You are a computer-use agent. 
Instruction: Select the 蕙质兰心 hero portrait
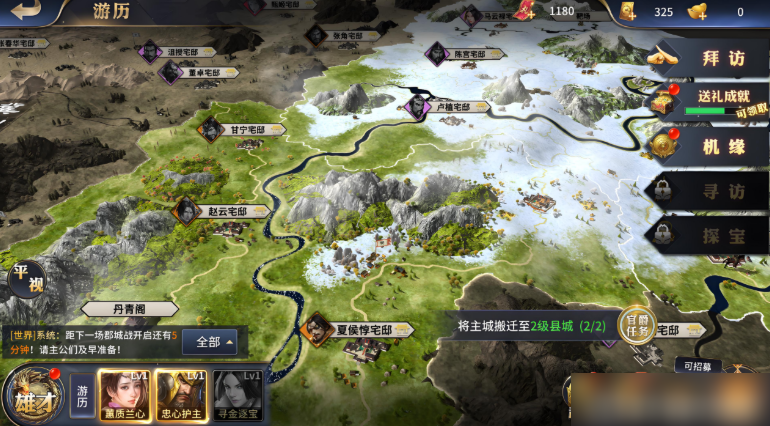click(123, 394)
